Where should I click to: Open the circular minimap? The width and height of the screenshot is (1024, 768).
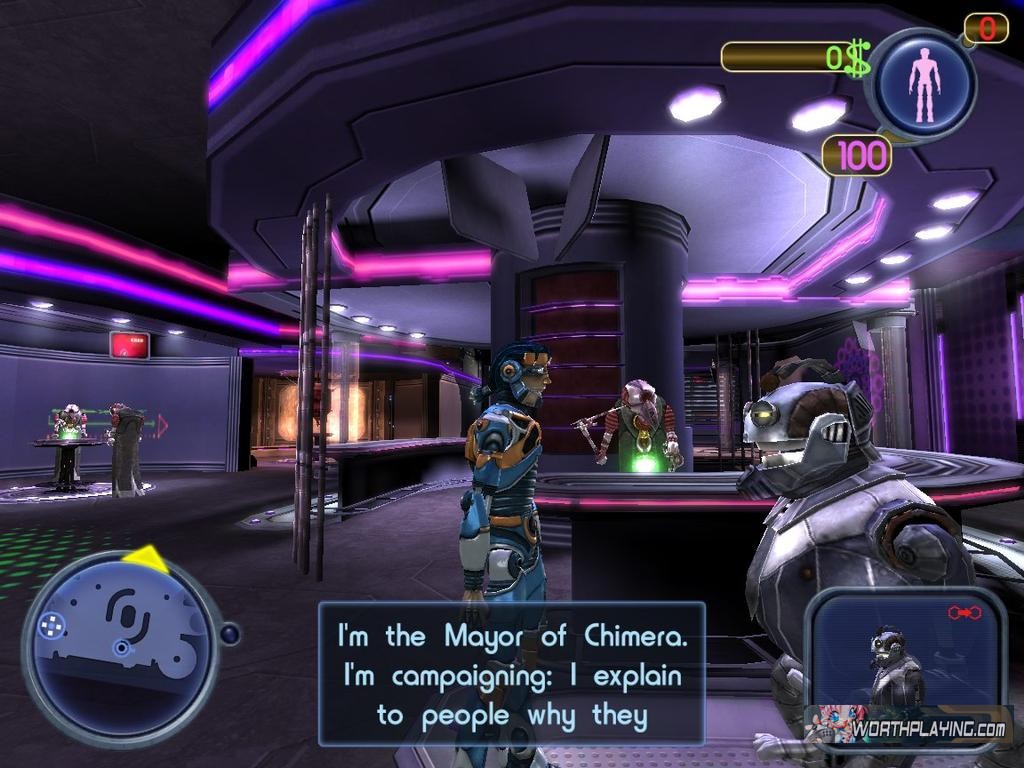pos(120,648)
